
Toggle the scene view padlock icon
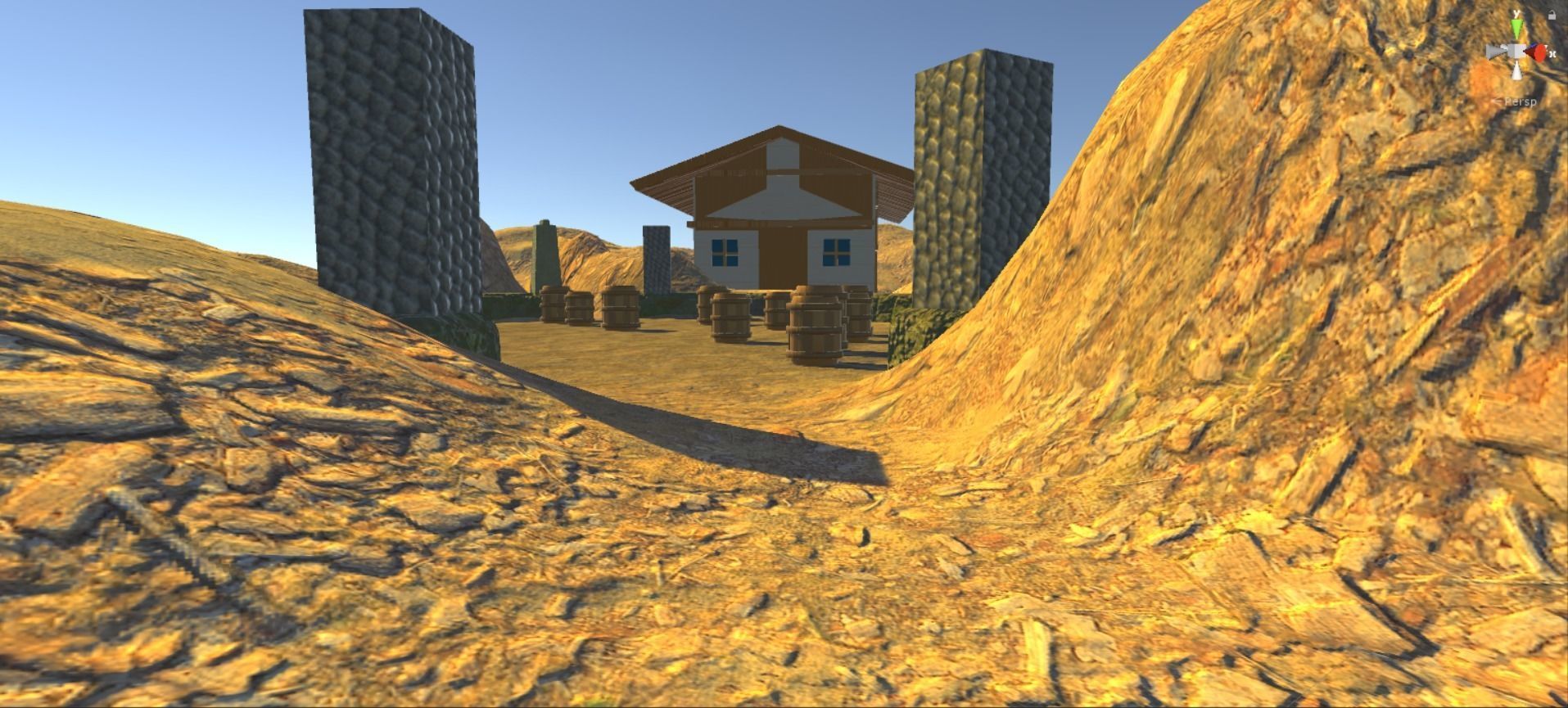[x=1552, y=15]
